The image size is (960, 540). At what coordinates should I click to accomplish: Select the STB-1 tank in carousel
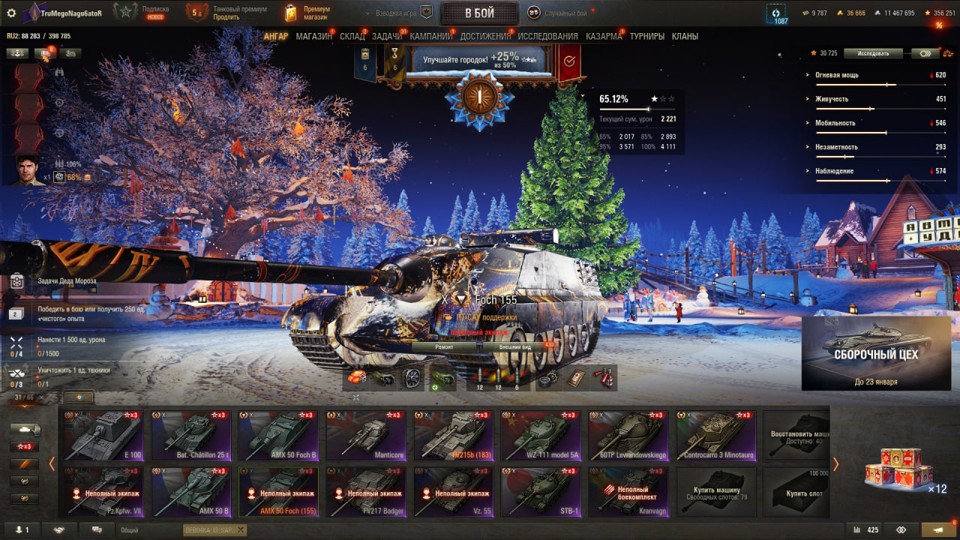pos(539,490)
